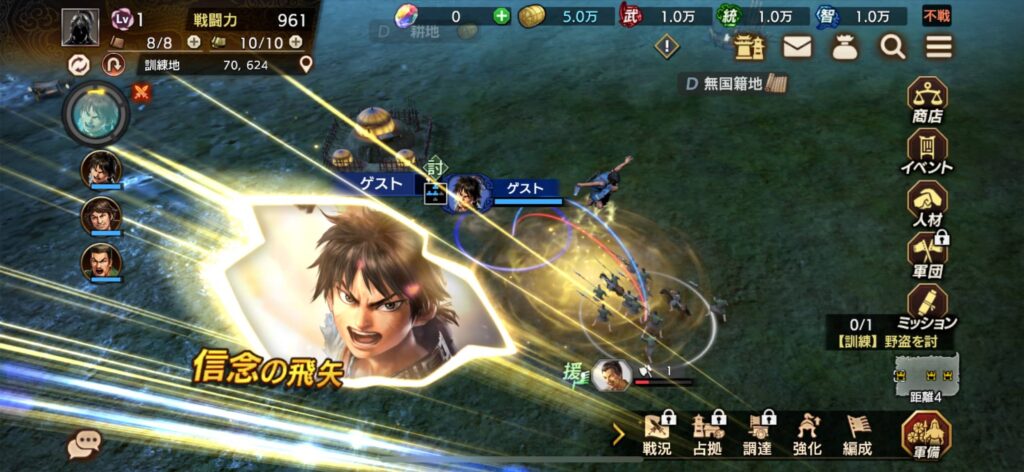The height and width of the screenshot is (472, 1024).
Task: Open the chat speech bubble
Action: click(x=84, y=446)
